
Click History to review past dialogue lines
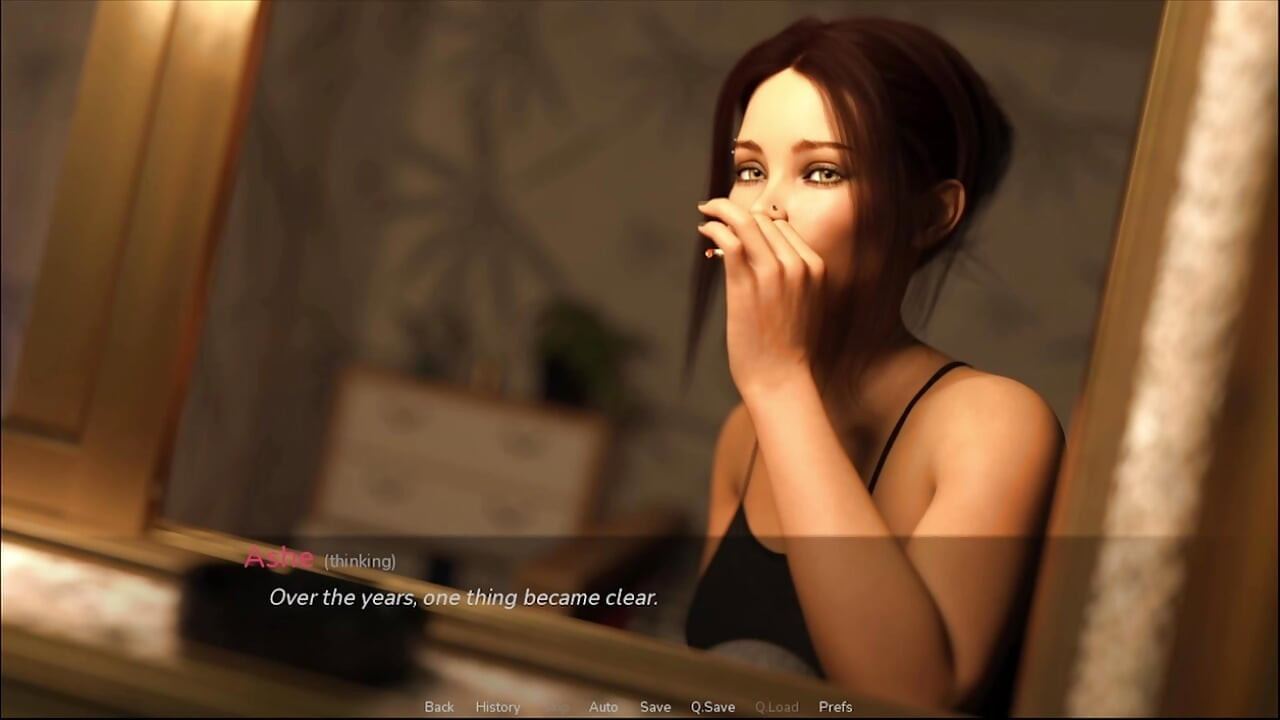click(x=497, y=707)
